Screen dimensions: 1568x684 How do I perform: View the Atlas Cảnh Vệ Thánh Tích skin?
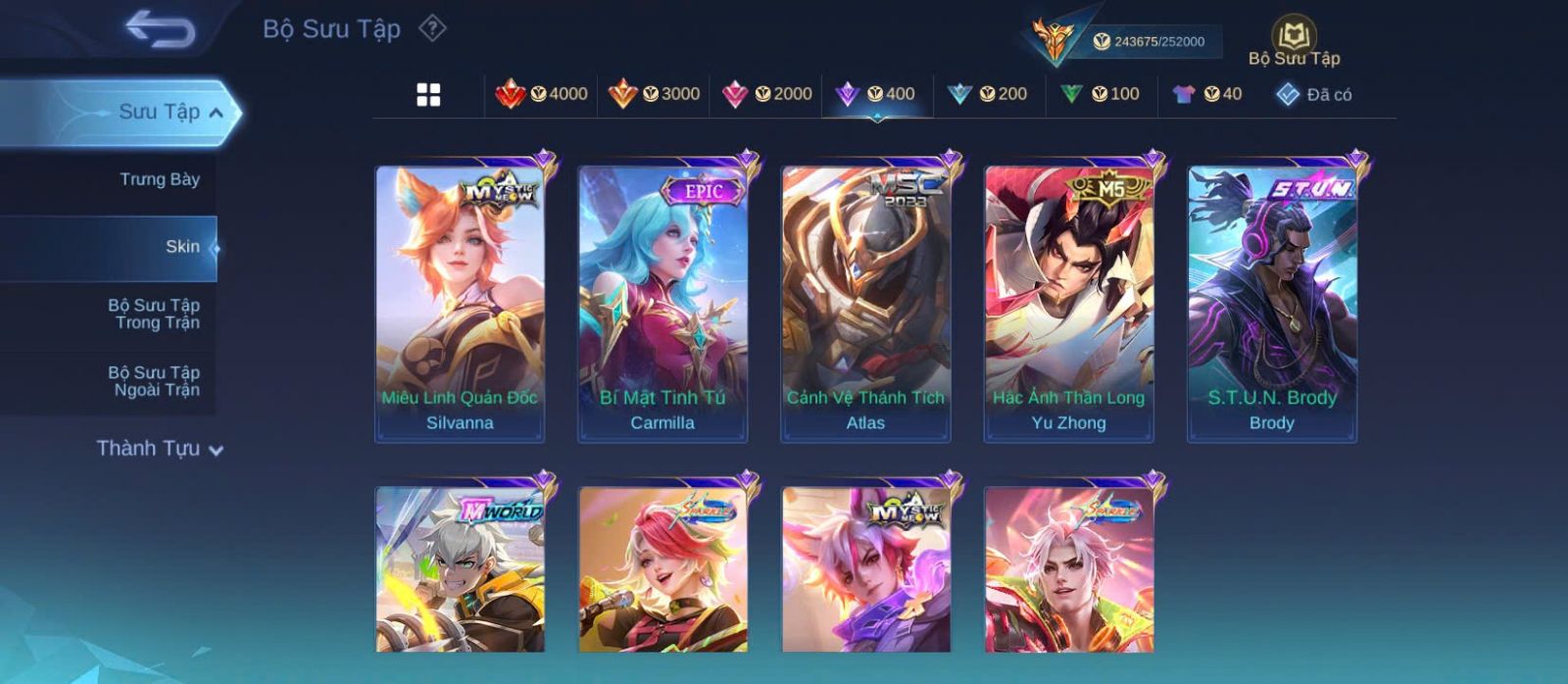[865, 304]
